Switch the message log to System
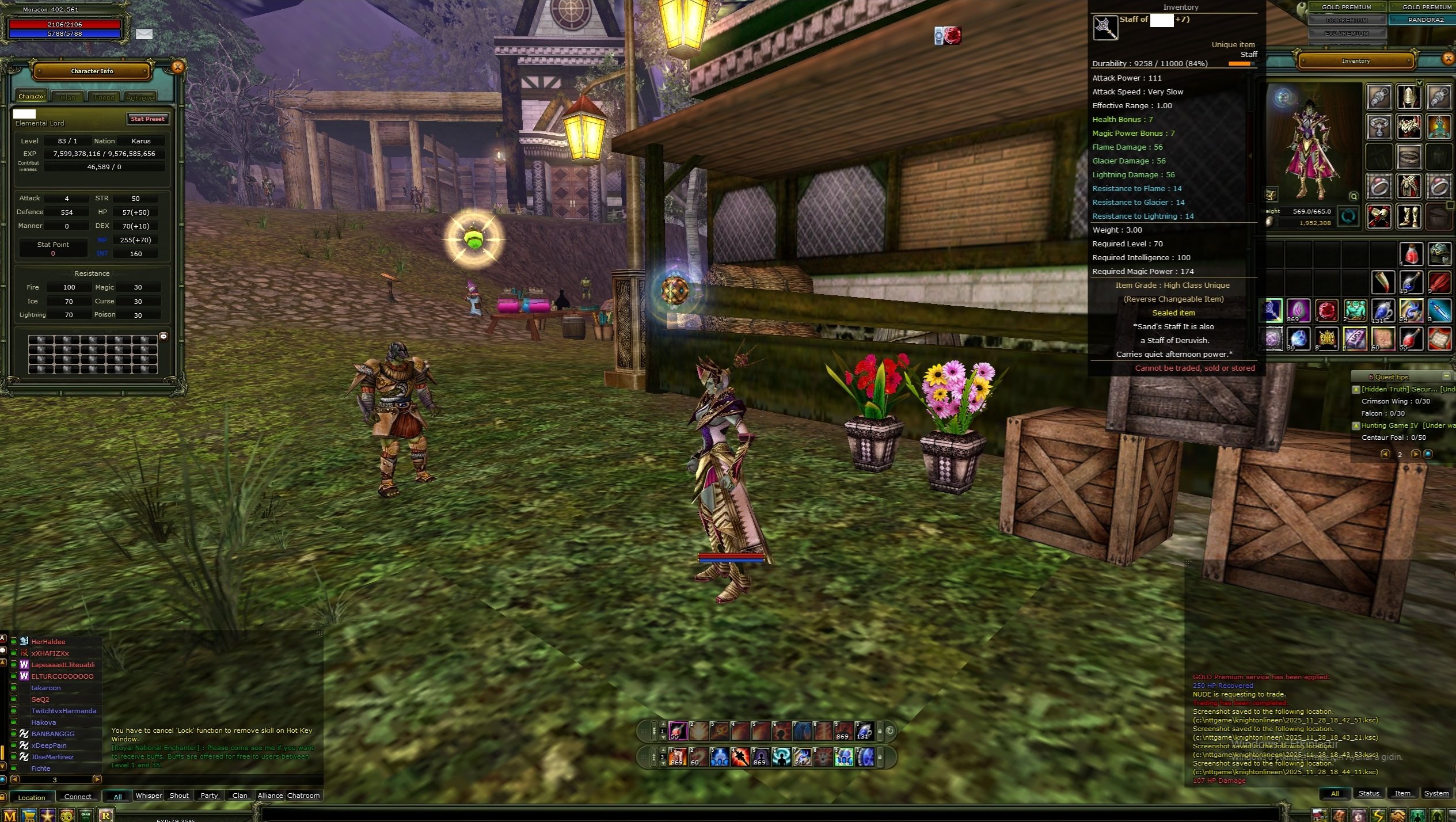This screenshot has height=822, width=1456. [1436, 793]
